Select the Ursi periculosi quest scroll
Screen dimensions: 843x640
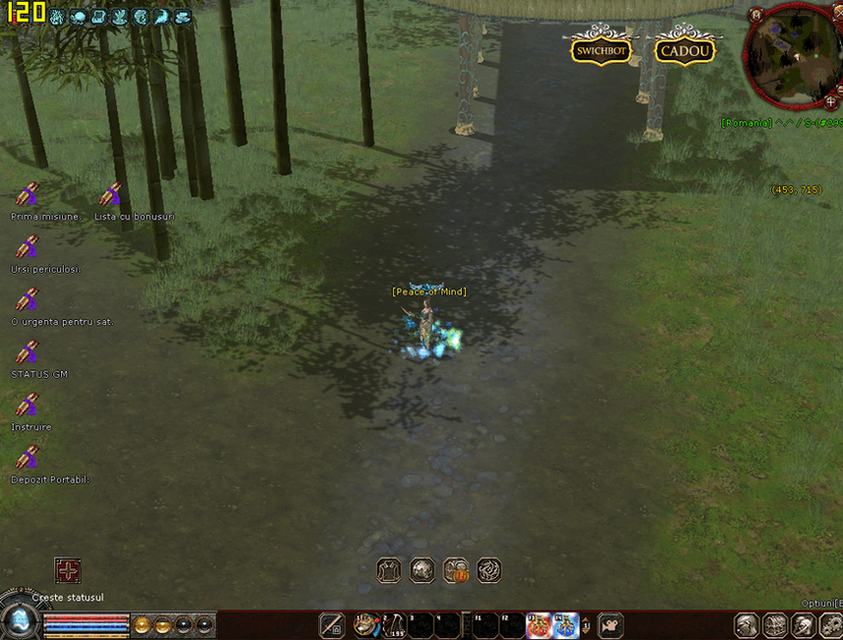click(x=27, y=248)
